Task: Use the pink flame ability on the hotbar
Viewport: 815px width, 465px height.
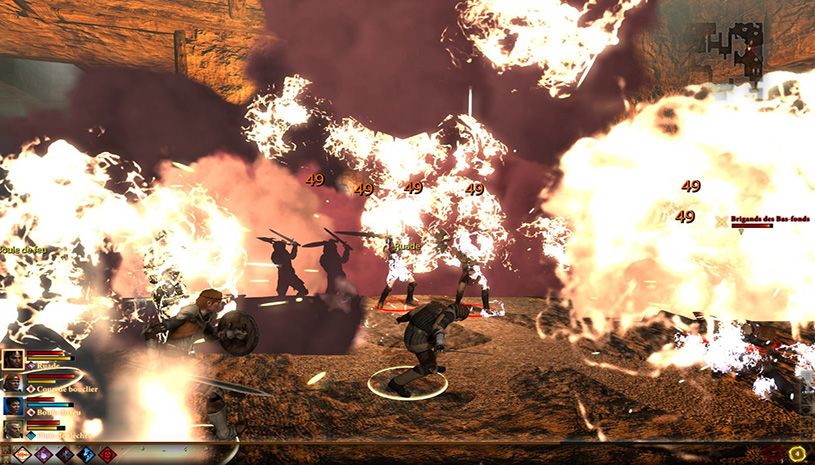Action: click(44, 454)
